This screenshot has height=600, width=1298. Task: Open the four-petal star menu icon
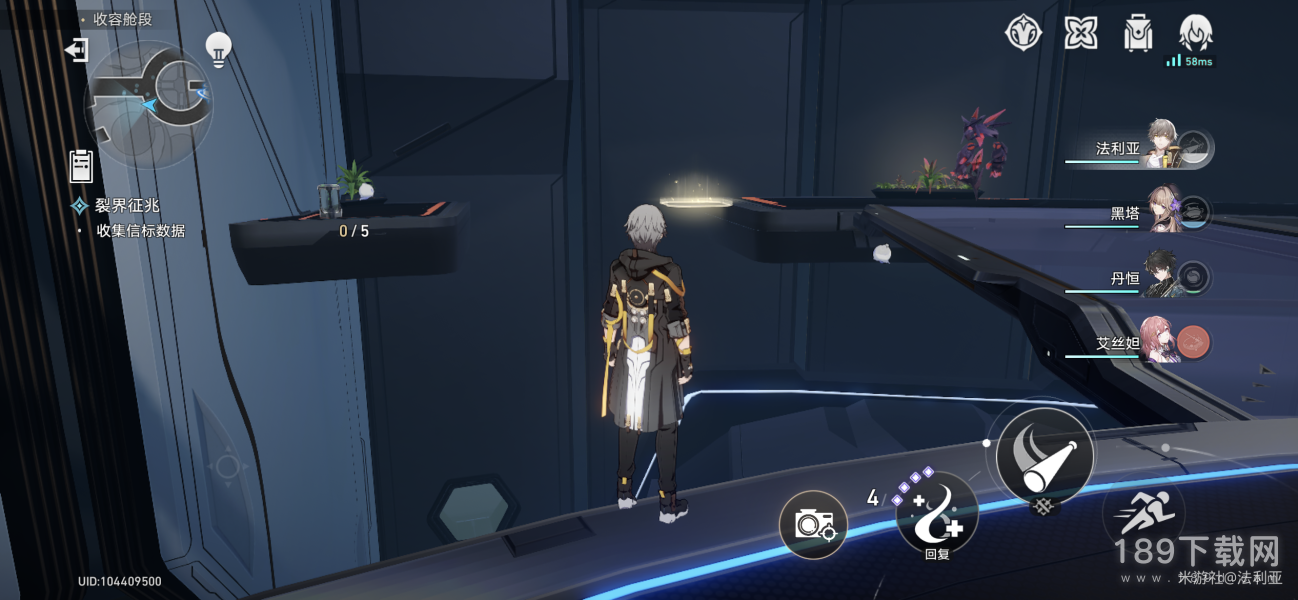coord(1080,33)
